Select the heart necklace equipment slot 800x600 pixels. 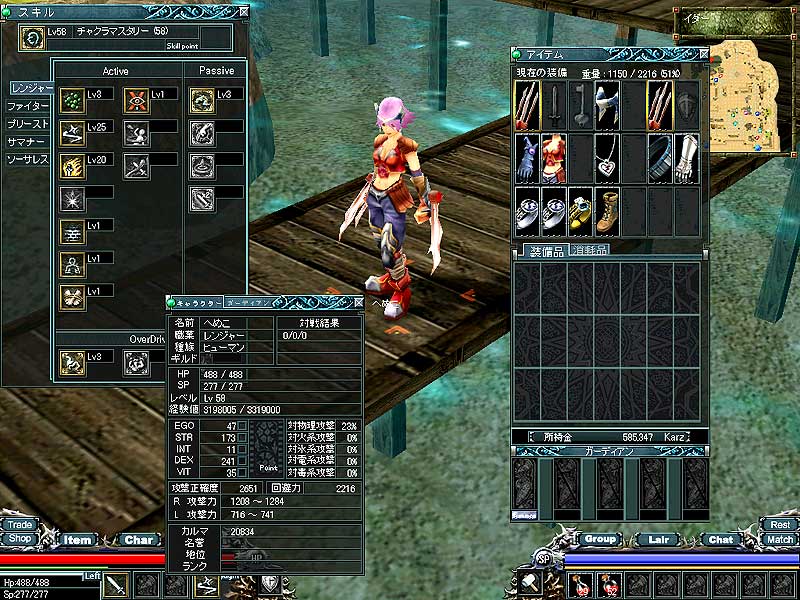(607, 156)
